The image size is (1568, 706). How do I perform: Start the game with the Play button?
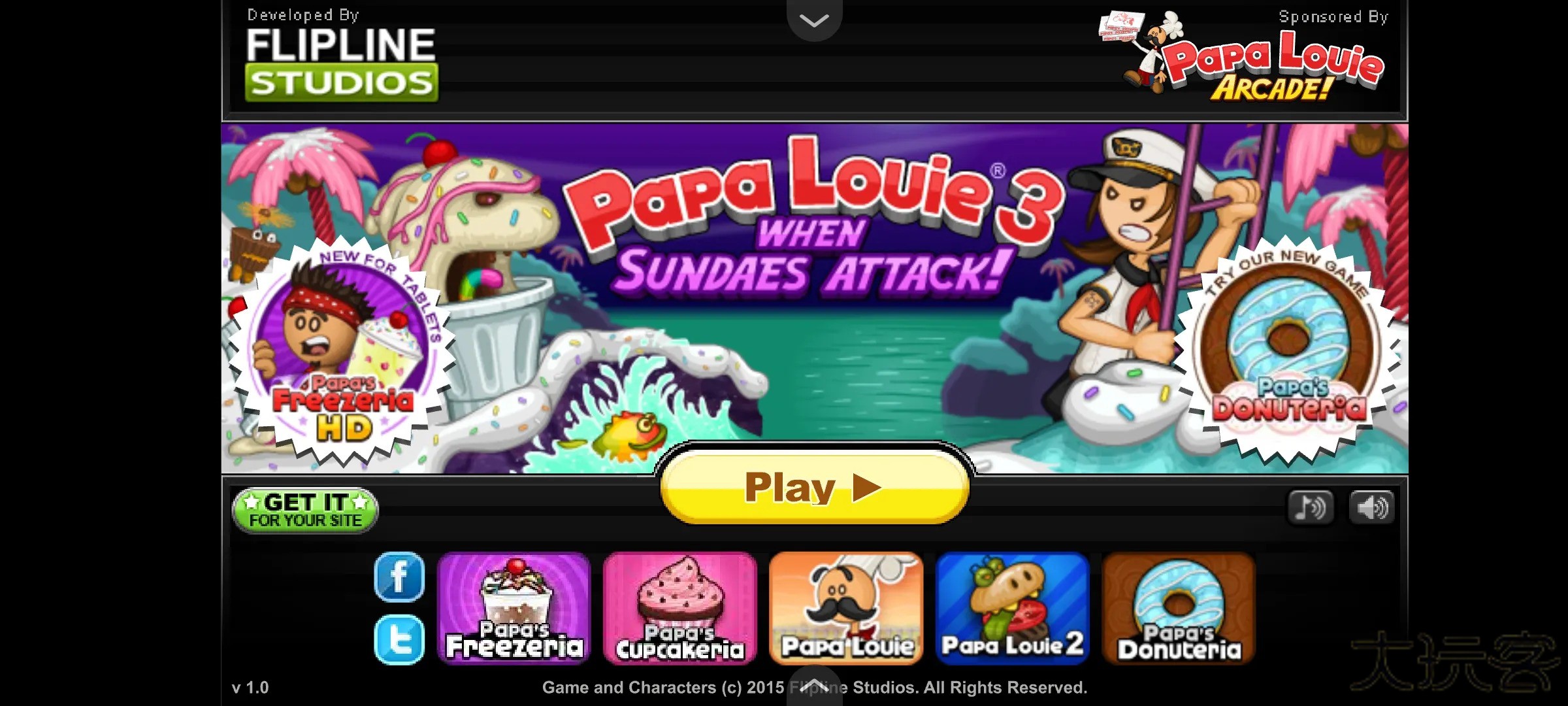[x=814, y=488]
